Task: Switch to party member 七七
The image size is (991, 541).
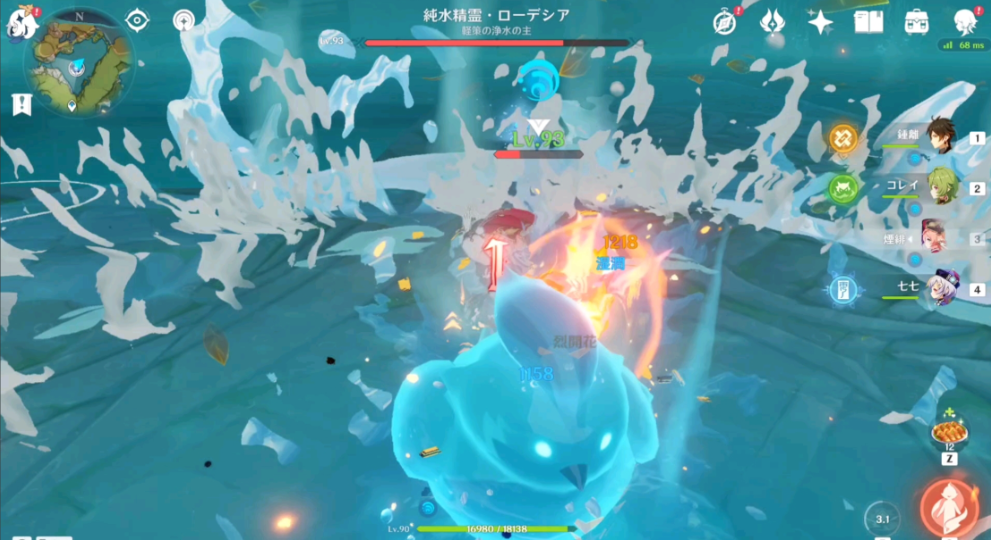Action: point(940,289)
